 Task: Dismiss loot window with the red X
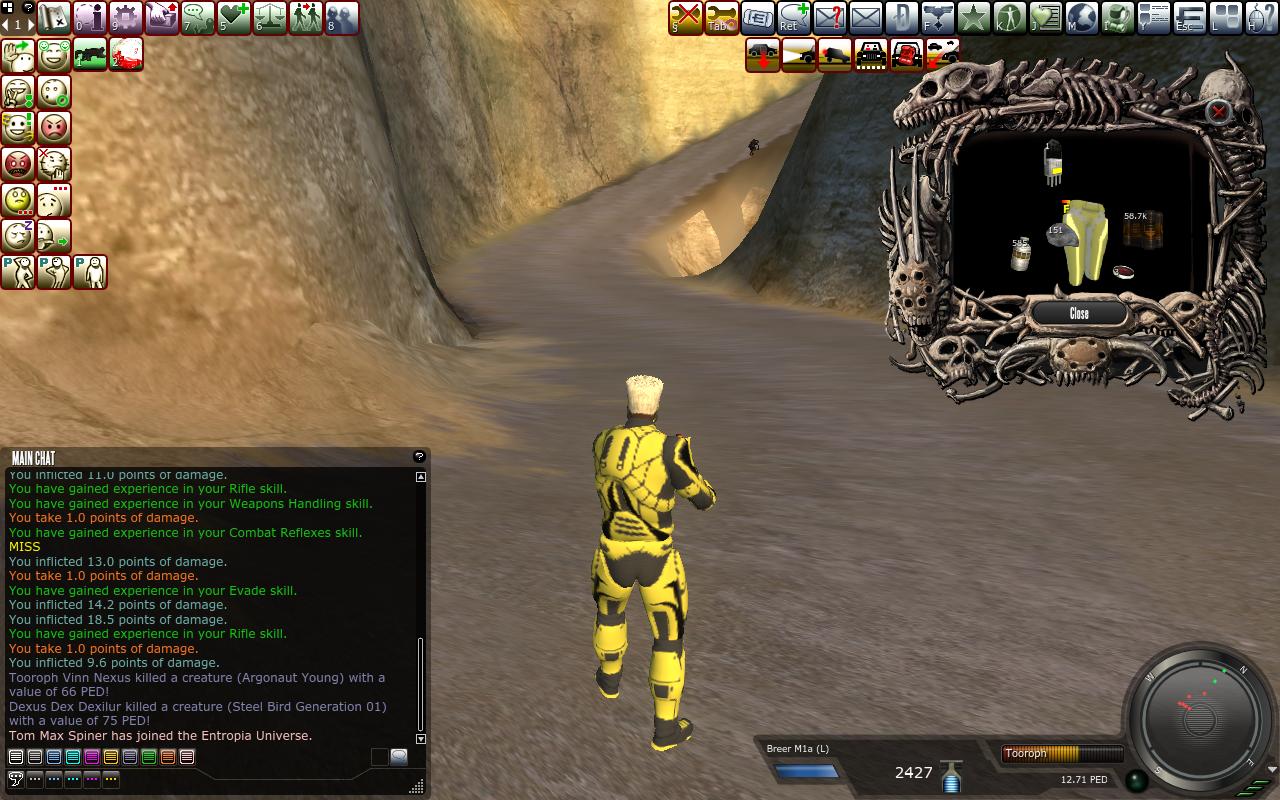point(1218,112)
